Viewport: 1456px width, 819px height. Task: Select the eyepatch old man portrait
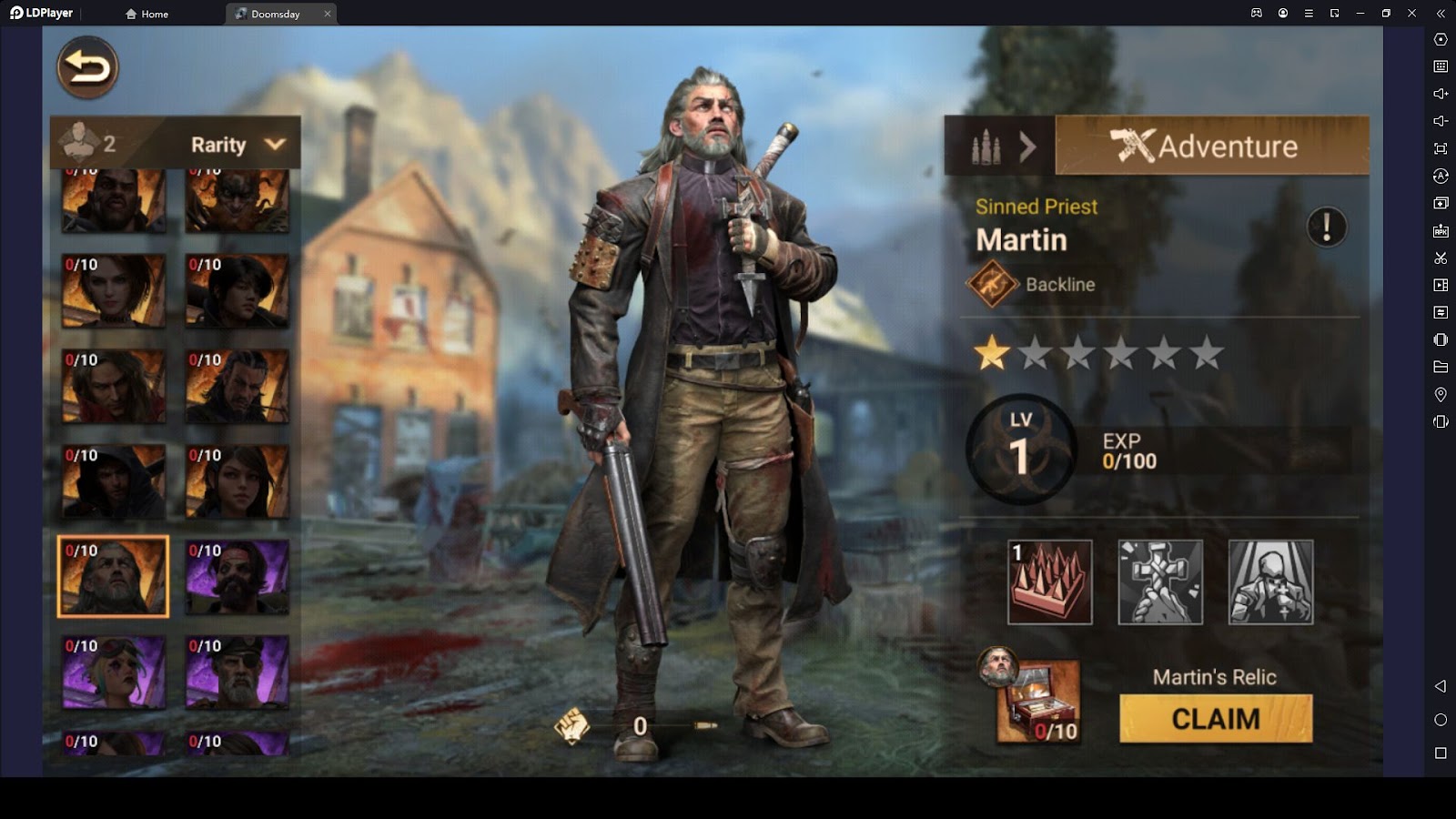(237, 672)
